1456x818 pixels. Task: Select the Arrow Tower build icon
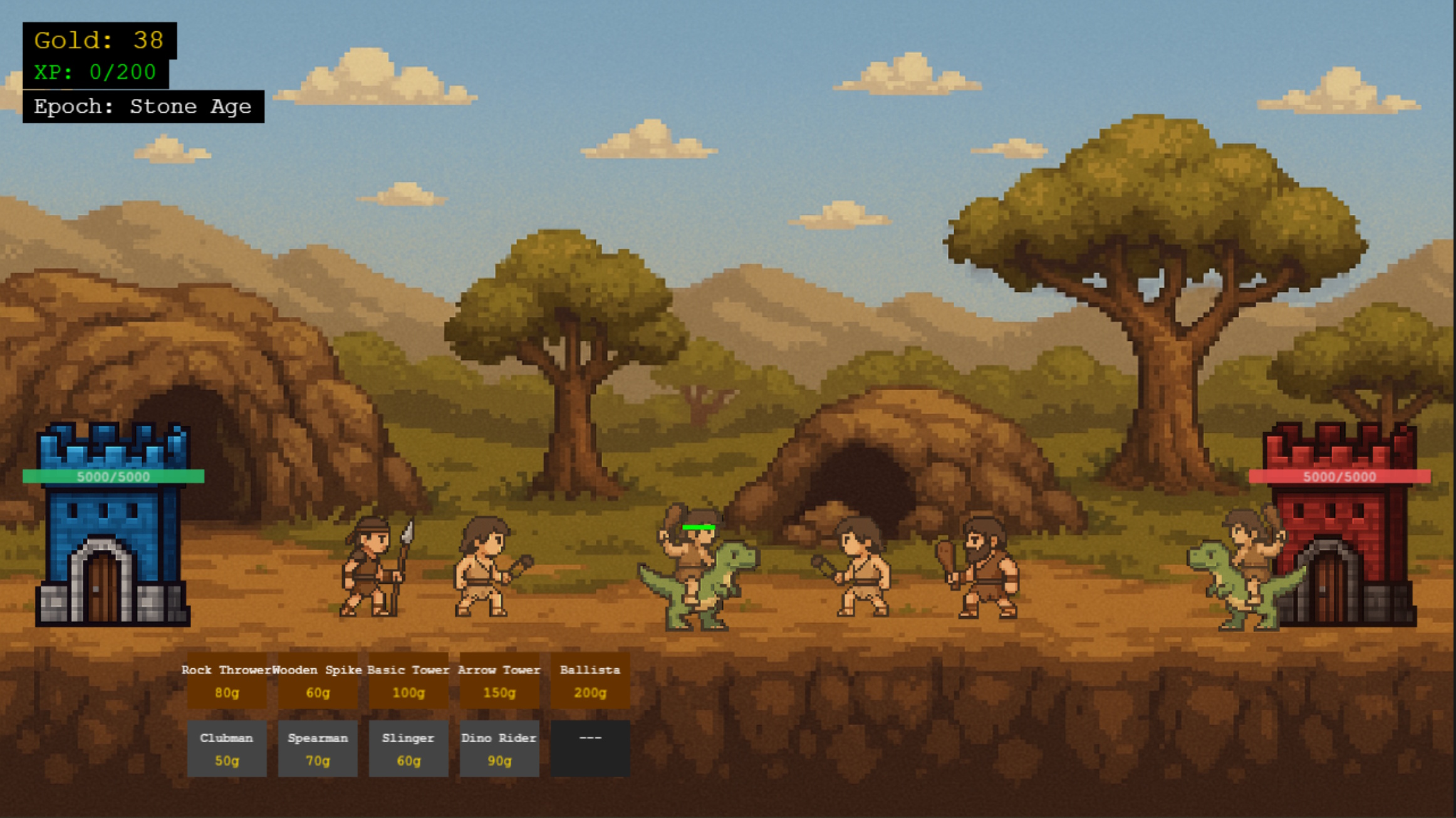point(499,683)
